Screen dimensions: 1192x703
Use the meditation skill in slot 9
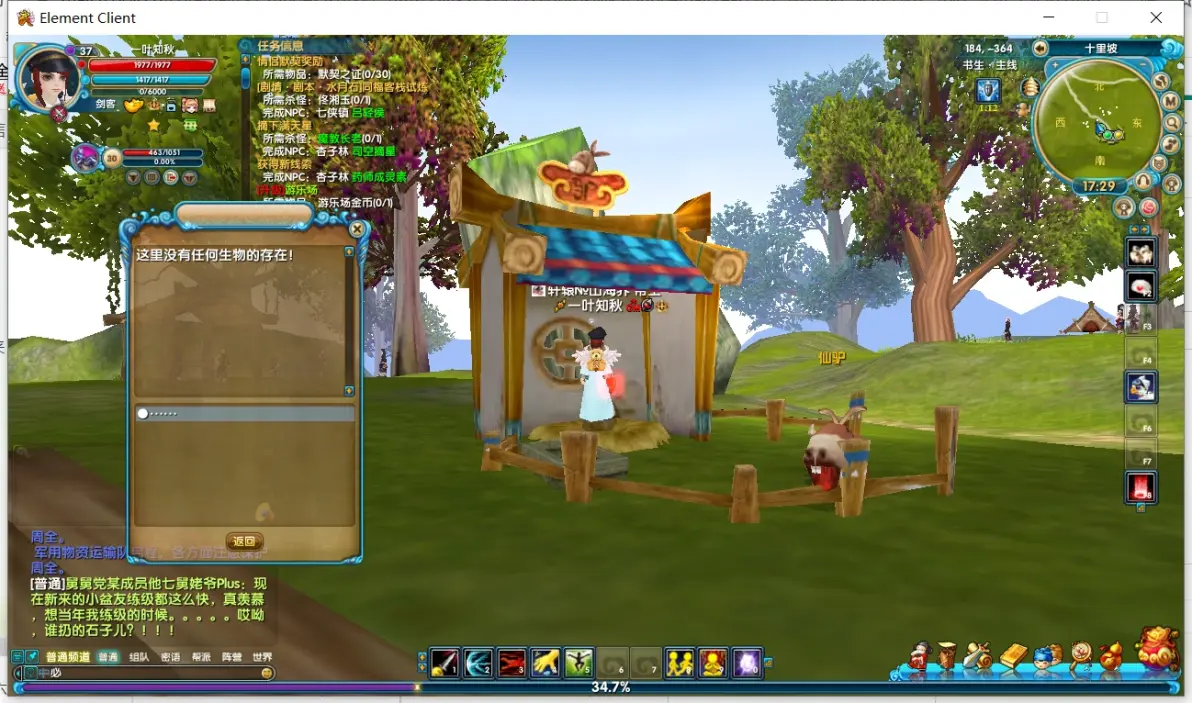click(x=713, y=663)
